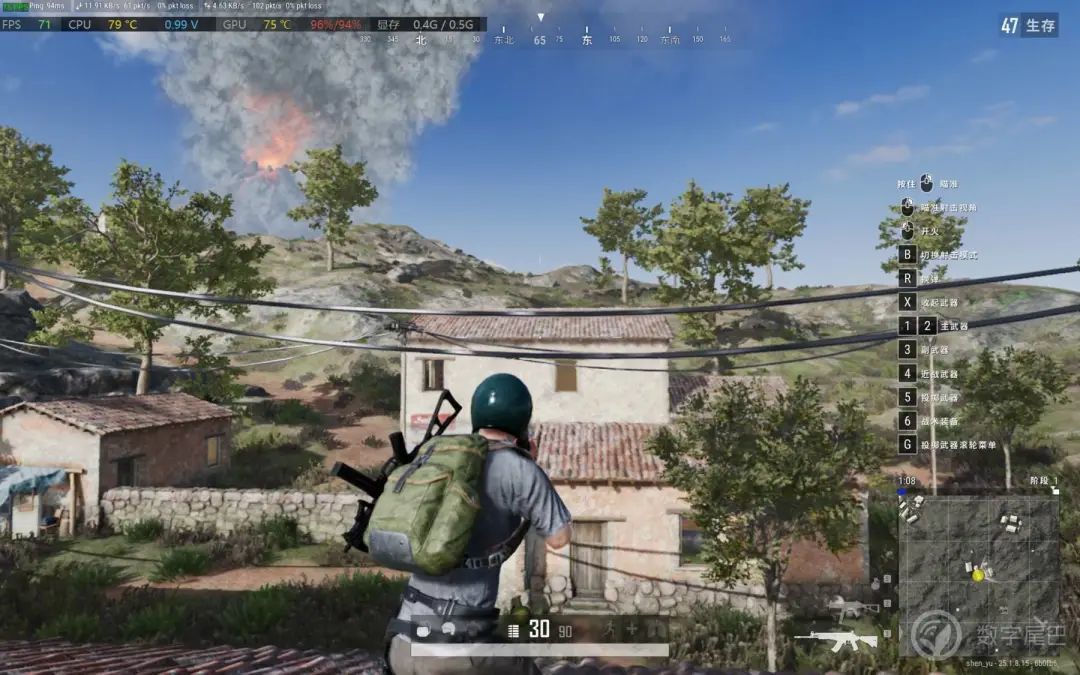
Task: Select the grenade icon beside the minimap
Action: [x=875, y=583]
